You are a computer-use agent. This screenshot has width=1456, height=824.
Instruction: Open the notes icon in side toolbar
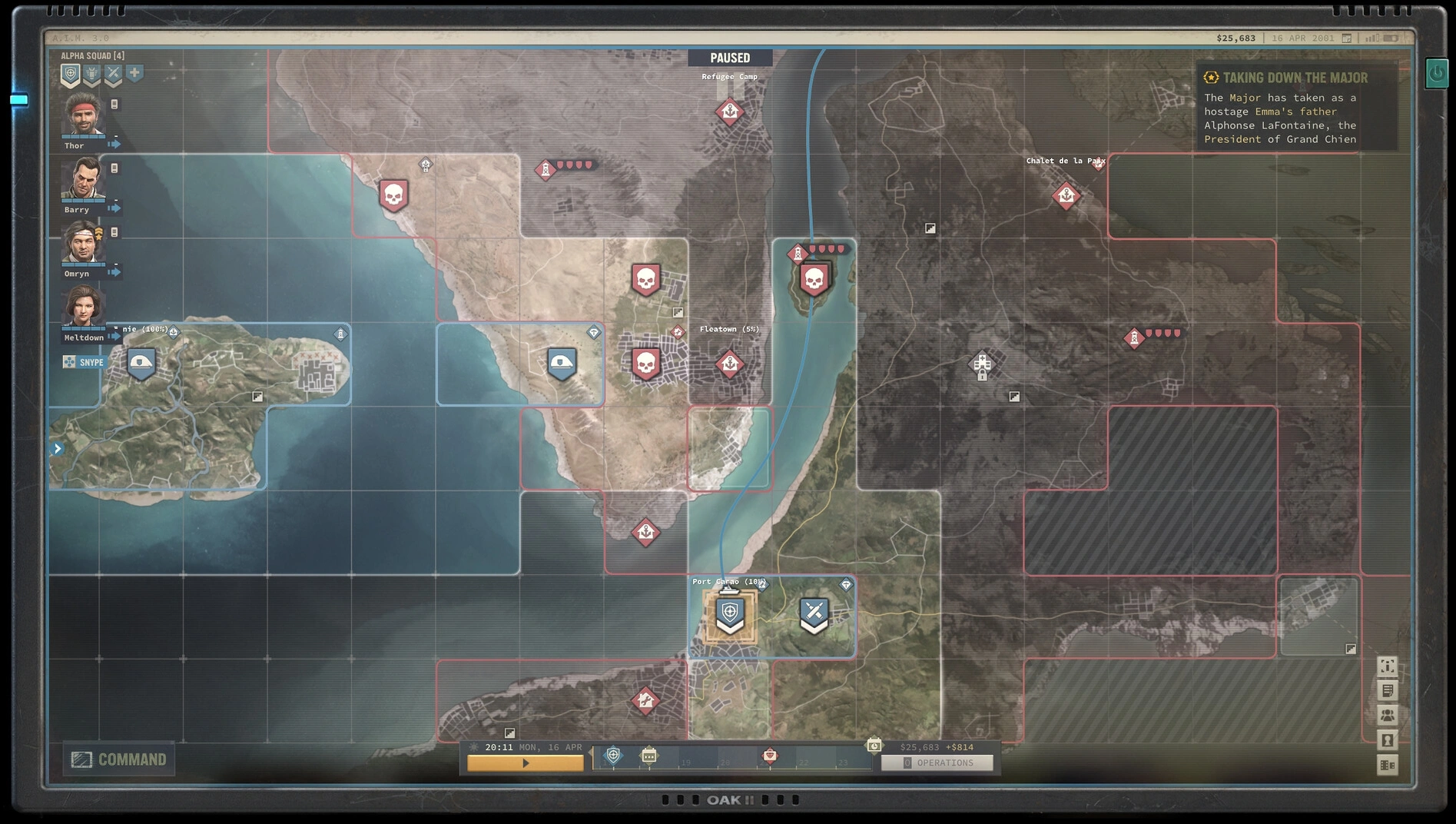click(x=1388, y=690)
